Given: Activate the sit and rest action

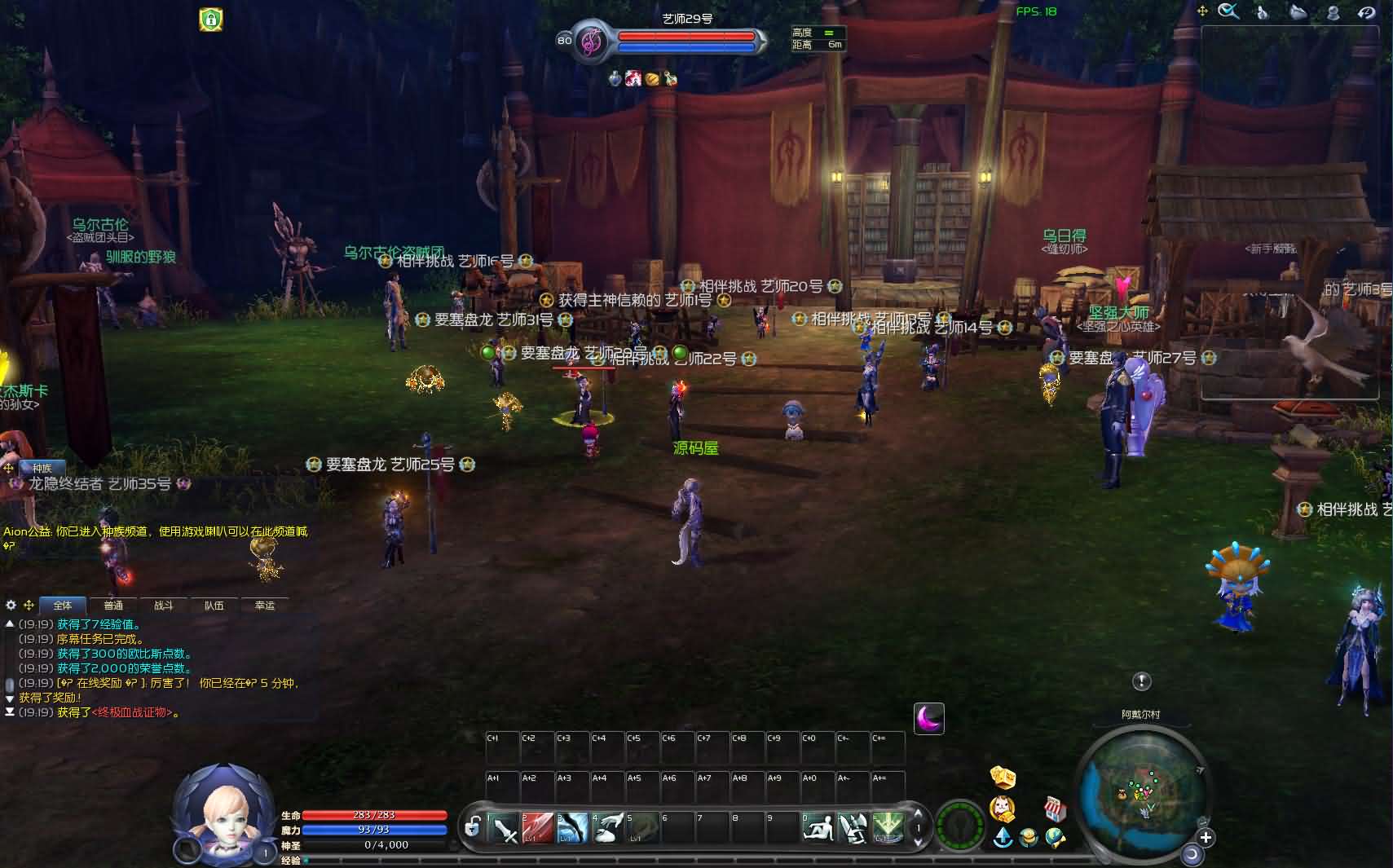Looking at the screenshot, I should pyautogui.click(x=818, y=828).
